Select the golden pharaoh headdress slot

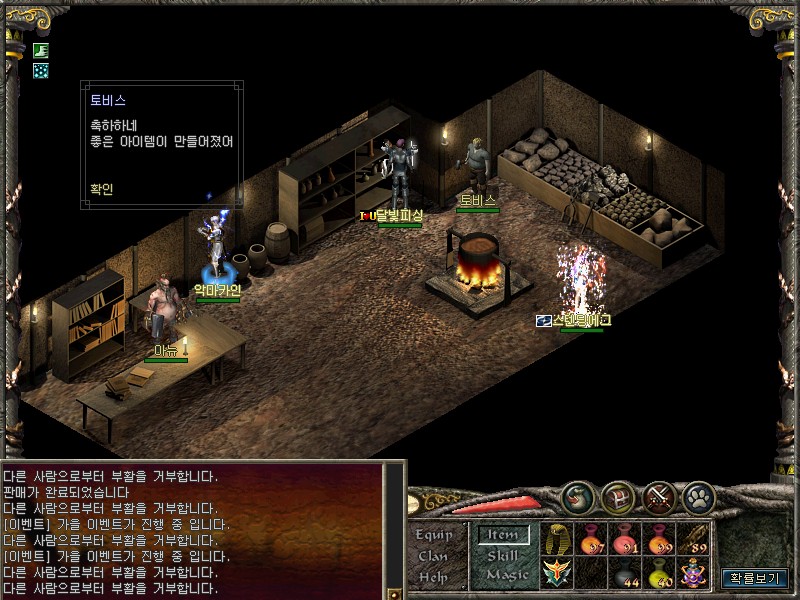pos(557,539)
